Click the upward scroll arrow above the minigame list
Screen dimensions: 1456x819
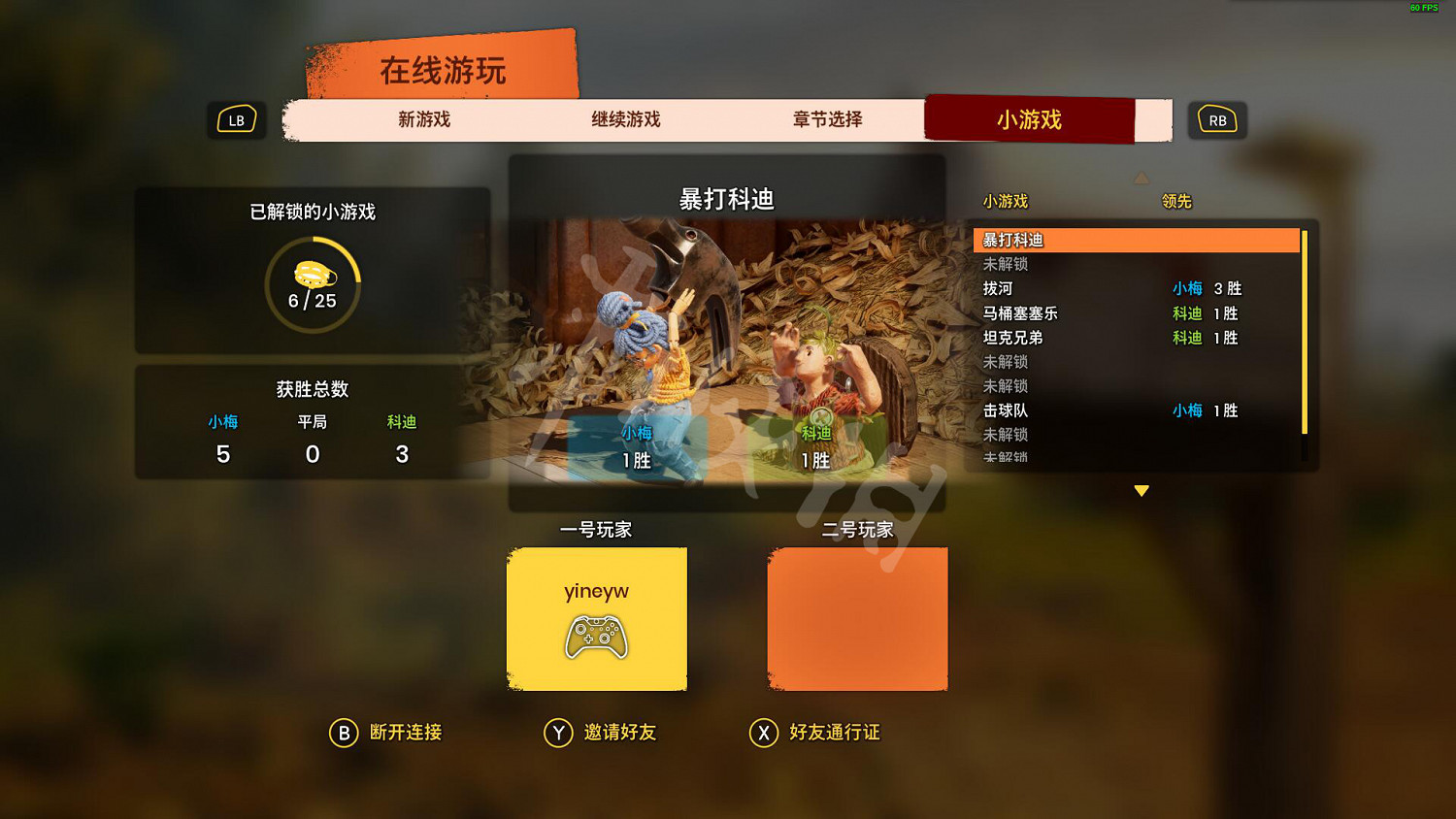point(1142,178)
